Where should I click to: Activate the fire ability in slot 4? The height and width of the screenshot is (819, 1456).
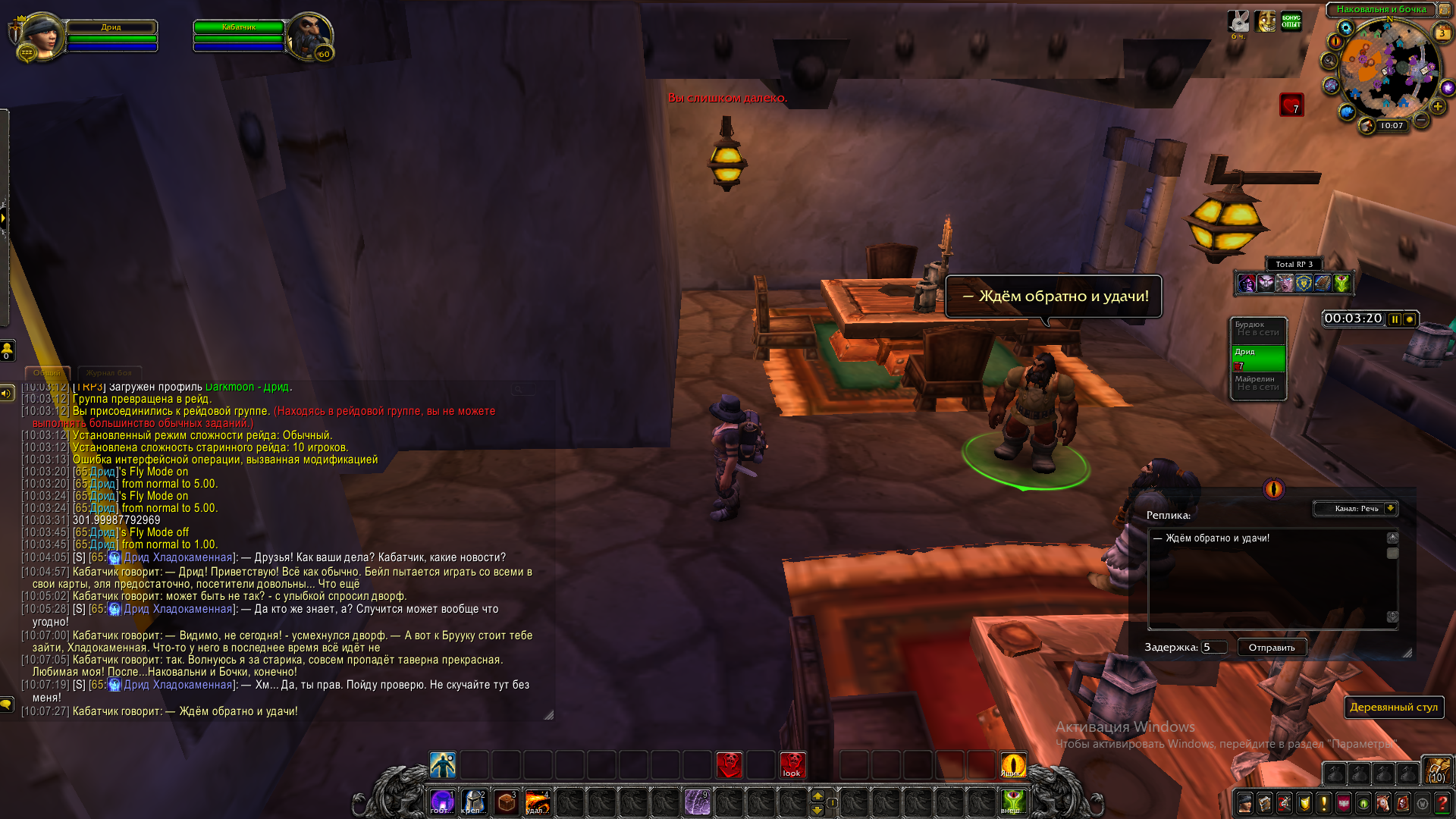click(x=538, y=802)
